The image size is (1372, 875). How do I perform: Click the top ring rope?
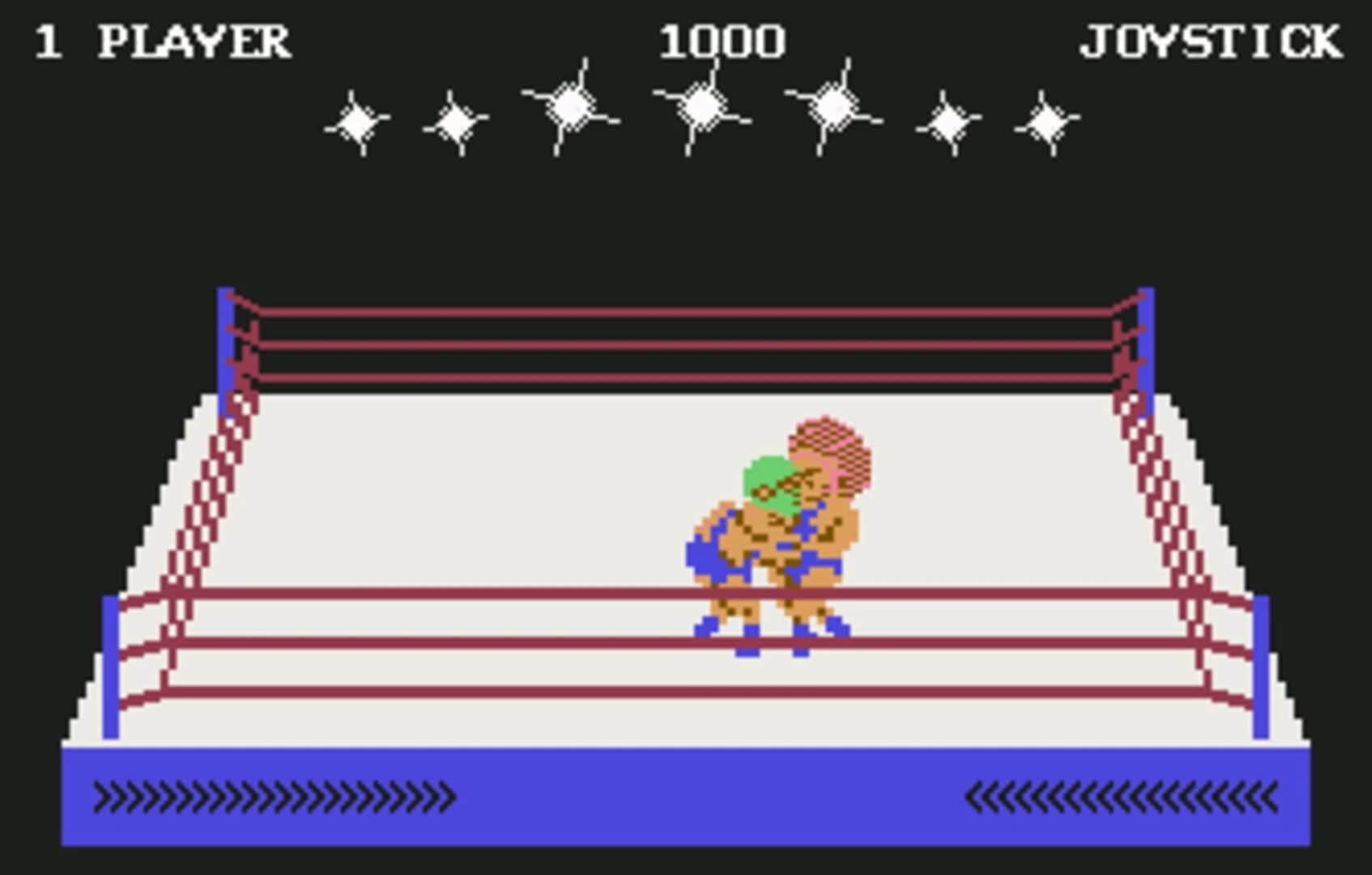pyautogui.click(x=688, y=312)
